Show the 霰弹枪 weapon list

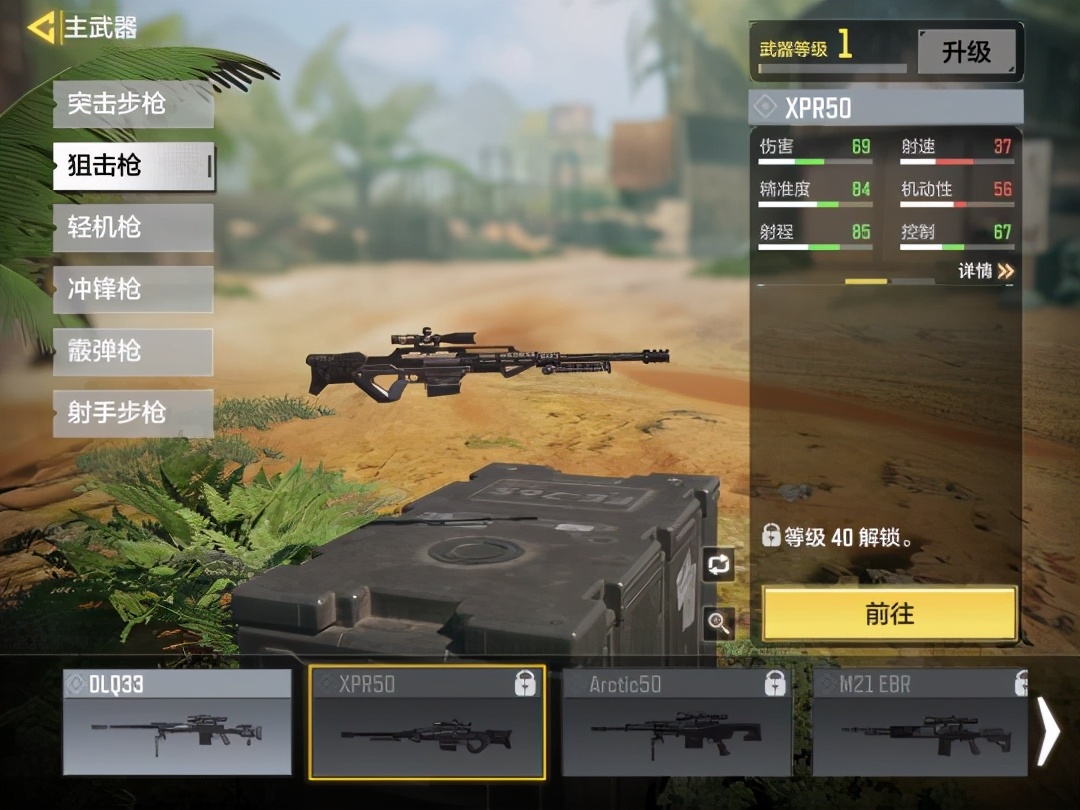(x=133, y=352)
